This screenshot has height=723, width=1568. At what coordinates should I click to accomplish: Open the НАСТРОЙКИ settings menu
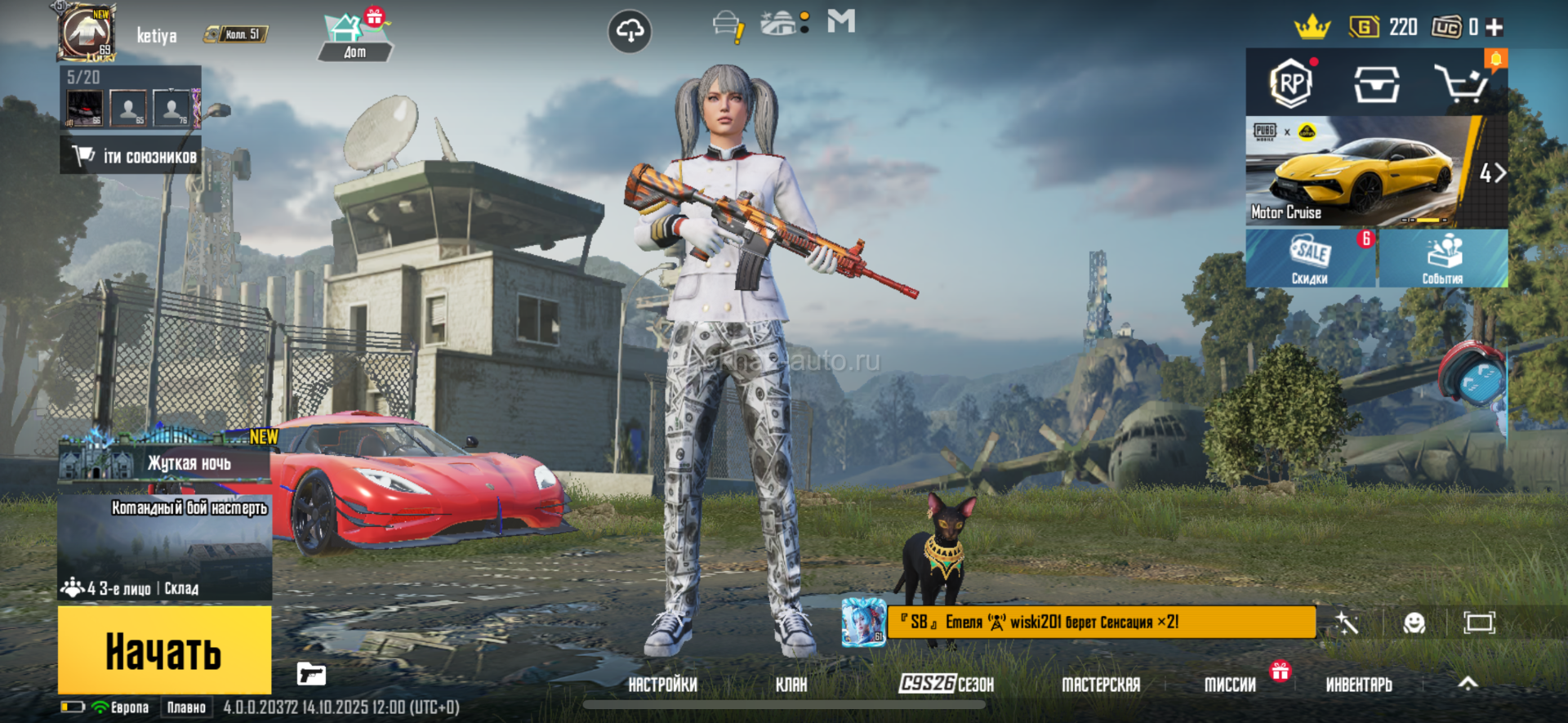point(662,685)
